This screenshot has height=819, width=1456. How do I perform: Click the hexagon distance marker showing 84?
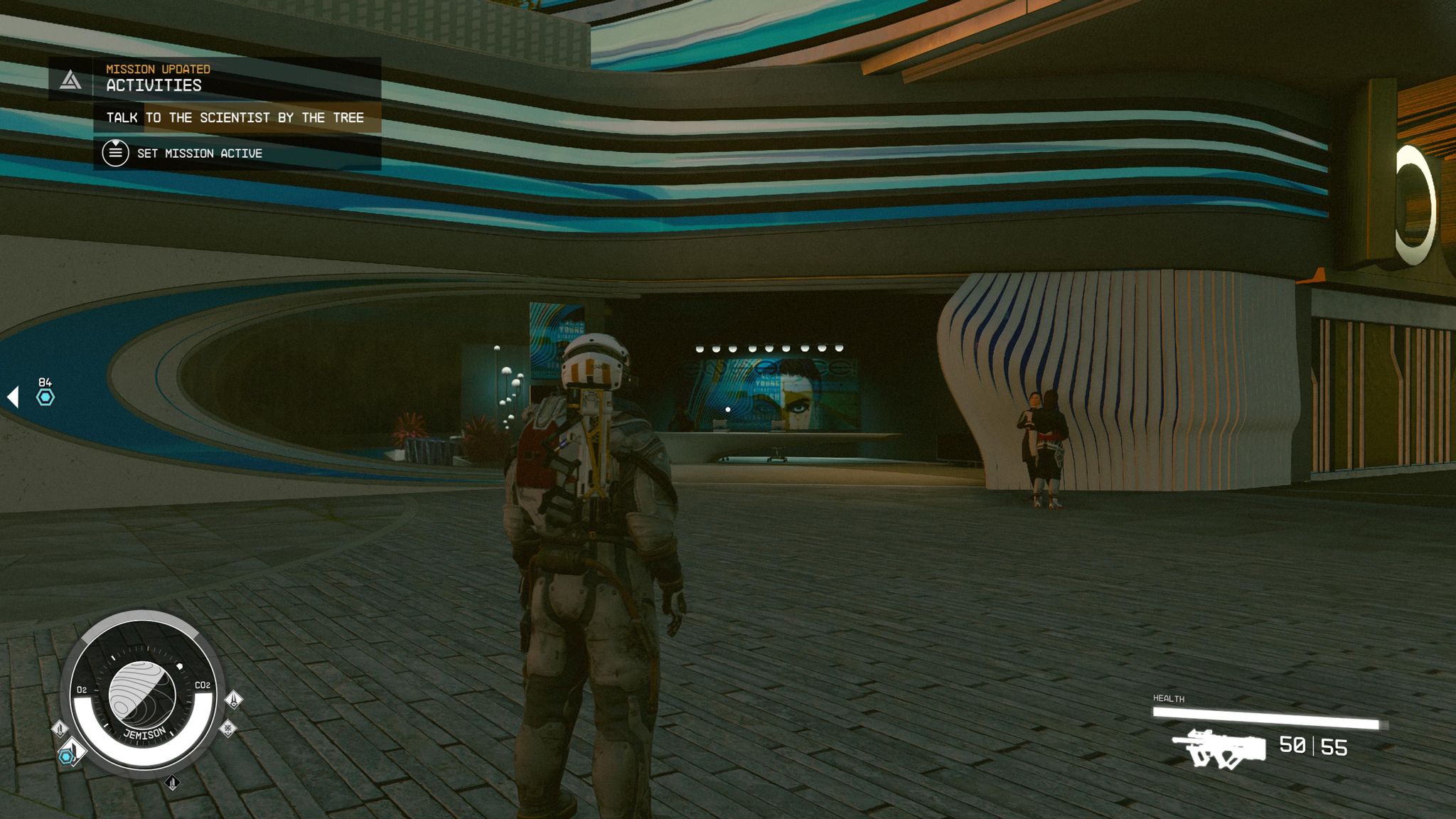click(x=45, y=397)
